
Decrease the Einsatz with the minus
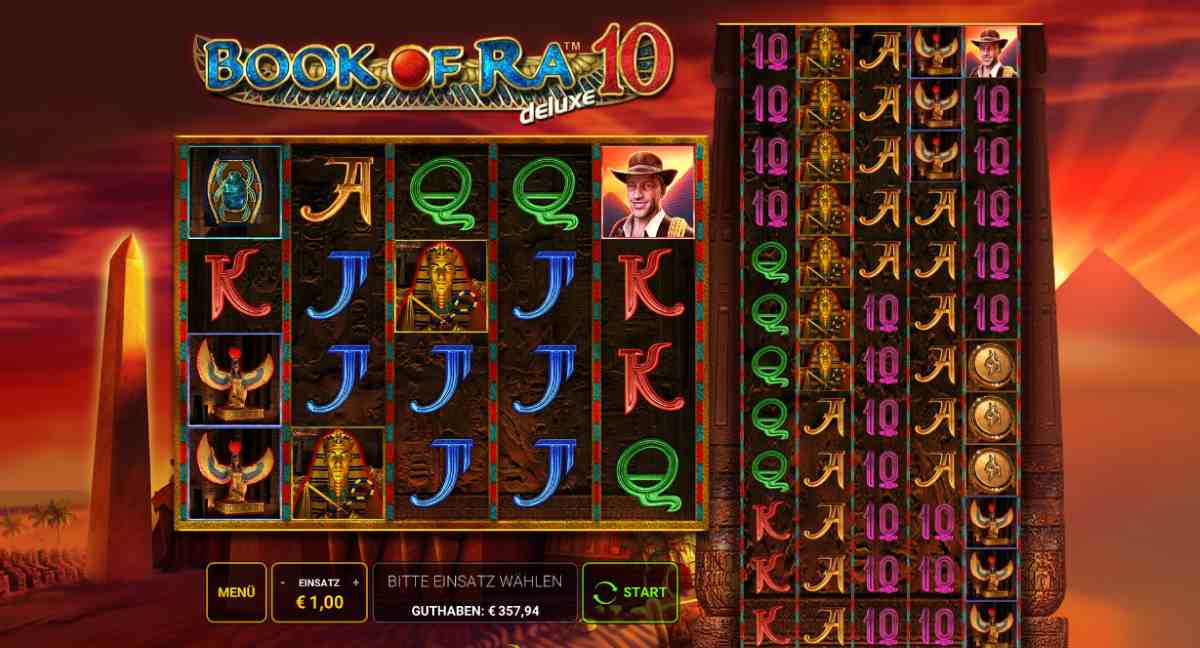point(283,582)
